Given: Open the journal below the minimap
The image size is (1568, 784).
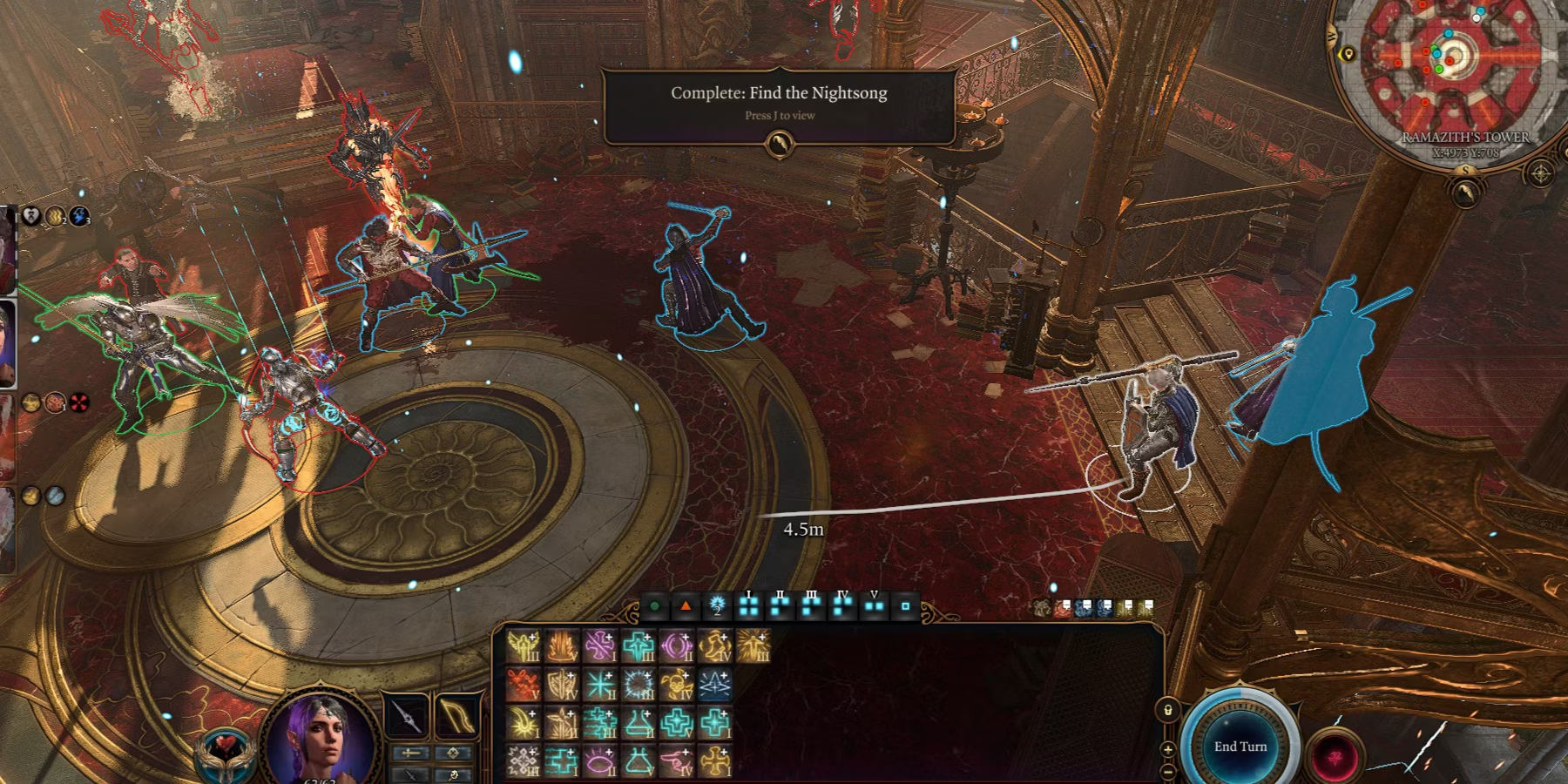Looking at the screenshot, I should pos(1466,193).
